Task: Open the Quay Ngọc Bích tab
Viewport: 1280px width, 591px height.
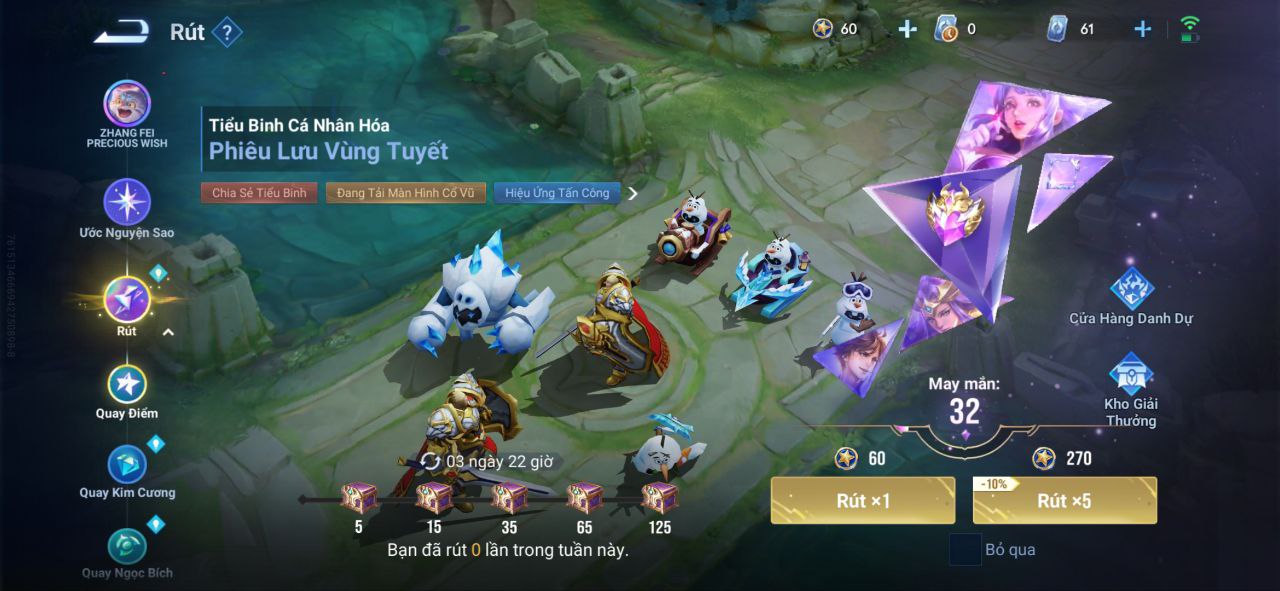Action: [x=127, y=547]
